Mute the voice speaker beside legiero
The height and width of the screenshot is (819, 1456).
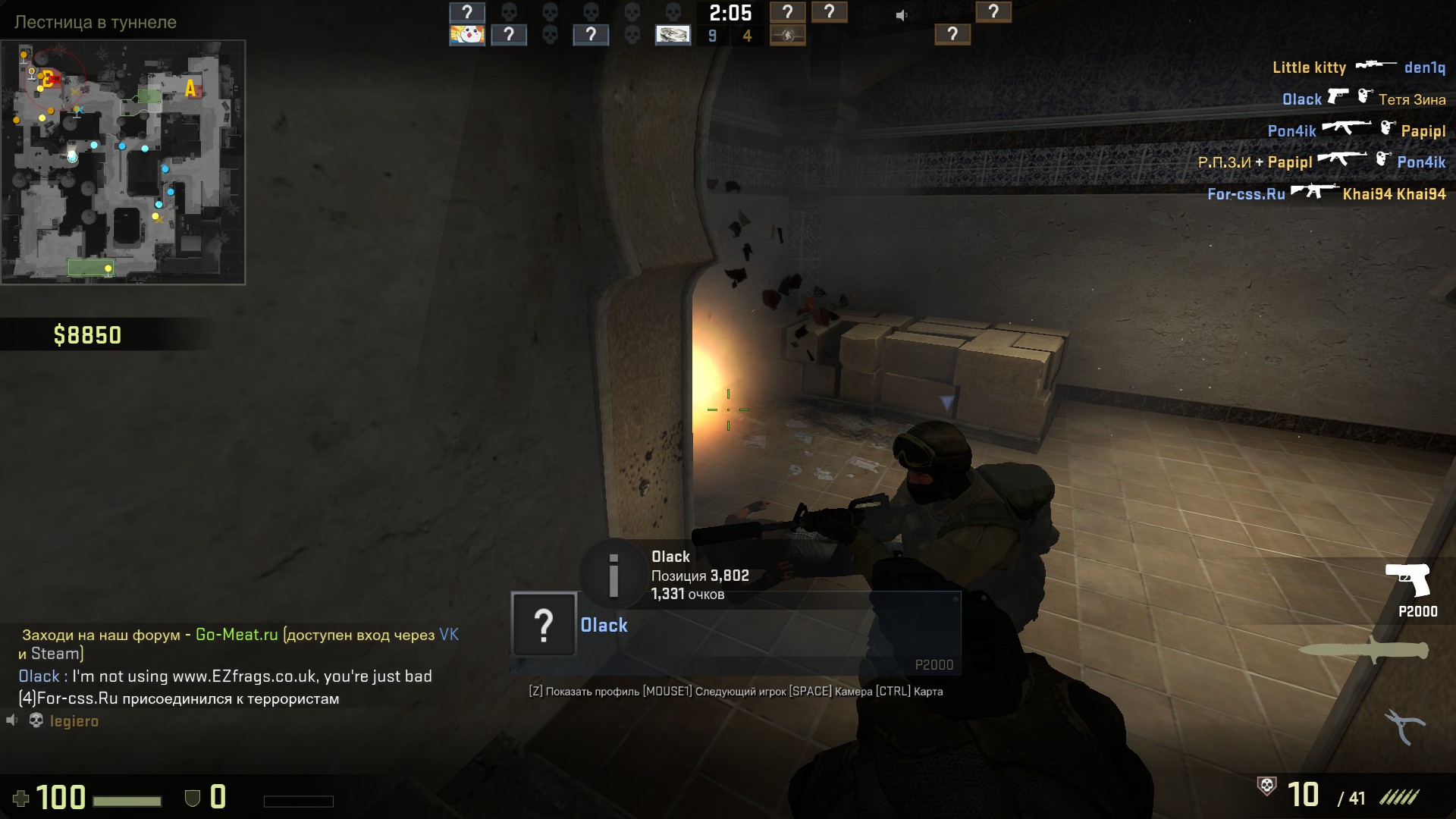click(x=12, y=720)
